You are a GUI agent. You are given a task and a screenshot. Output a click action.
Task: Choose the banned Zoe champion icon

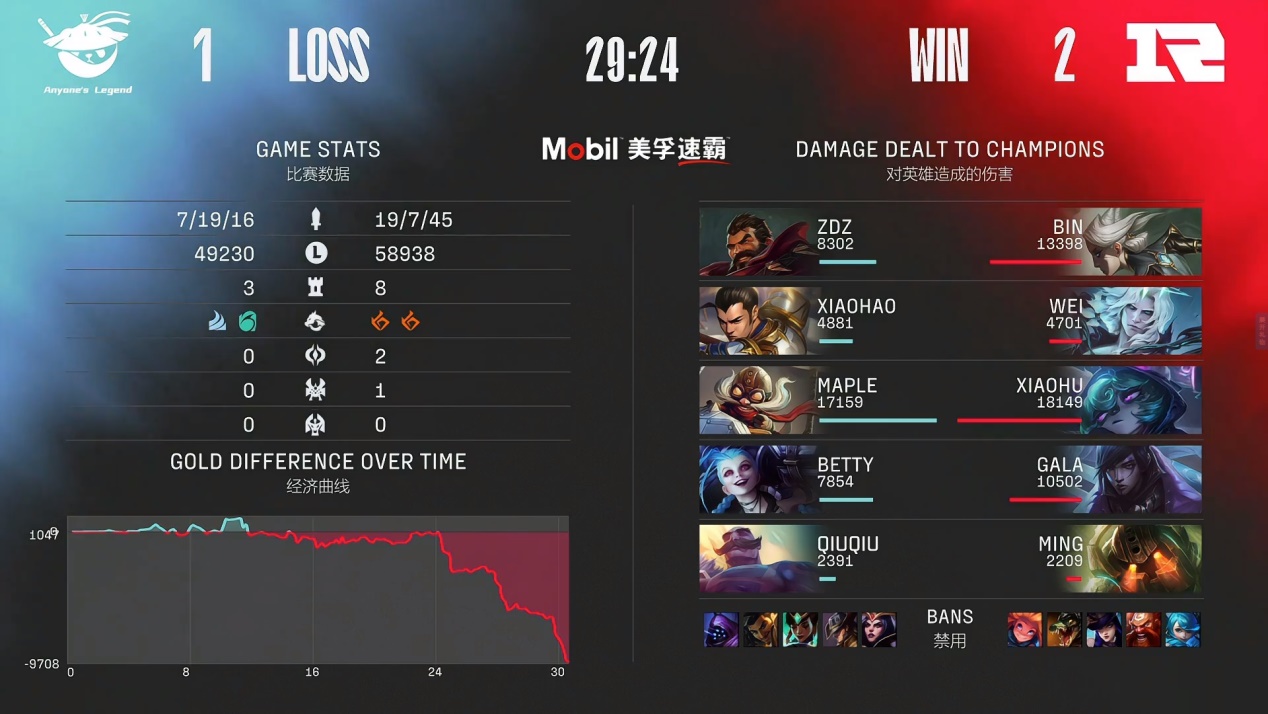pyautogui.click(x=1025, y=630)
